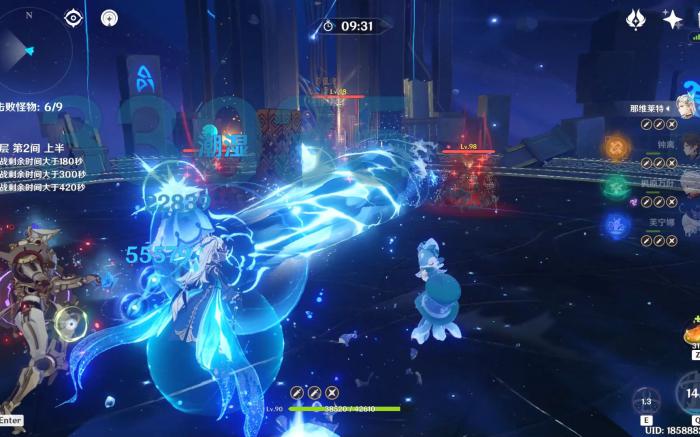Switch to party member 芙宁娜

[x=689, y=220]
